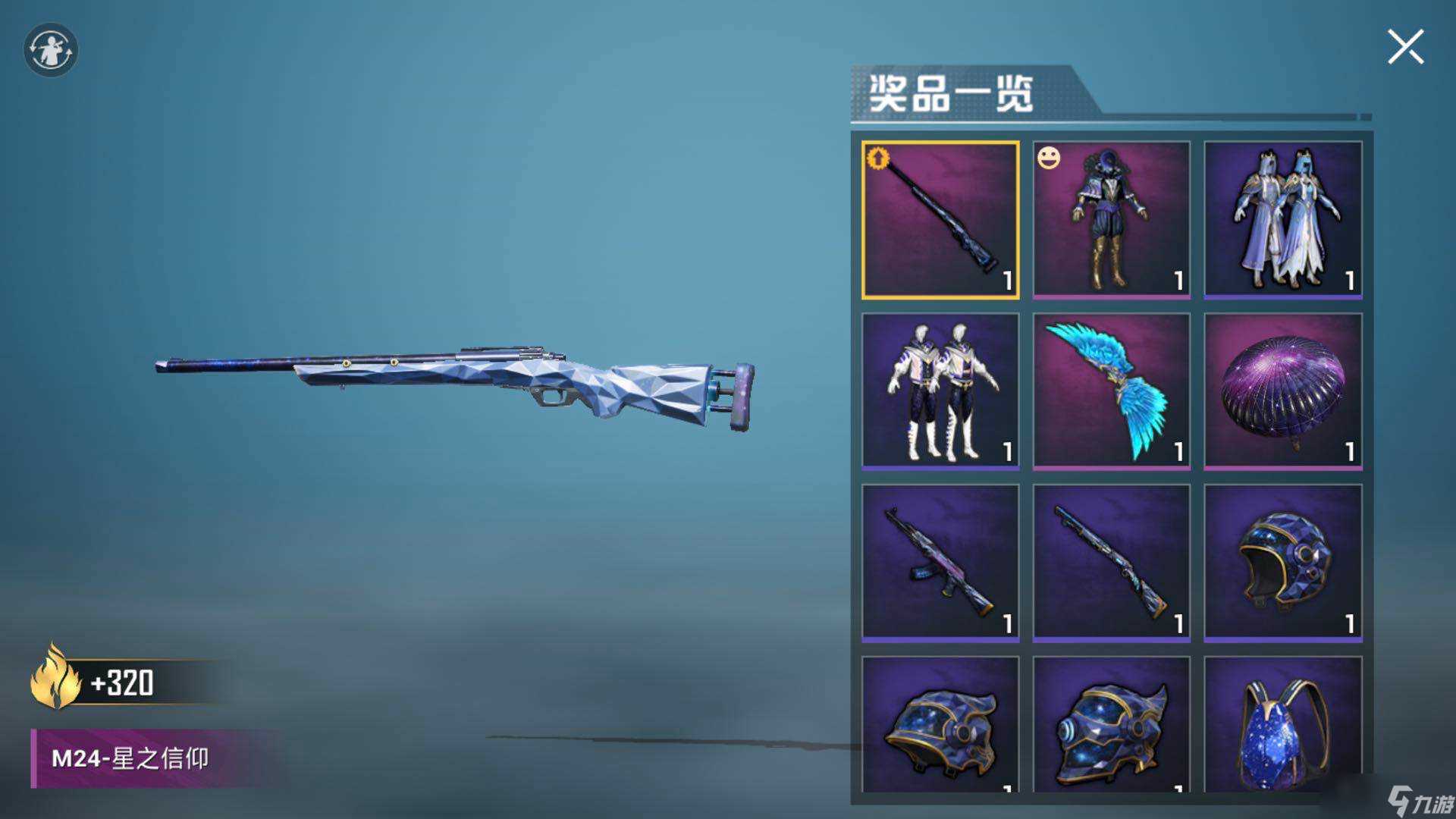Pick the white and purple suit set
1456x819 pixels.
(940, 391)
